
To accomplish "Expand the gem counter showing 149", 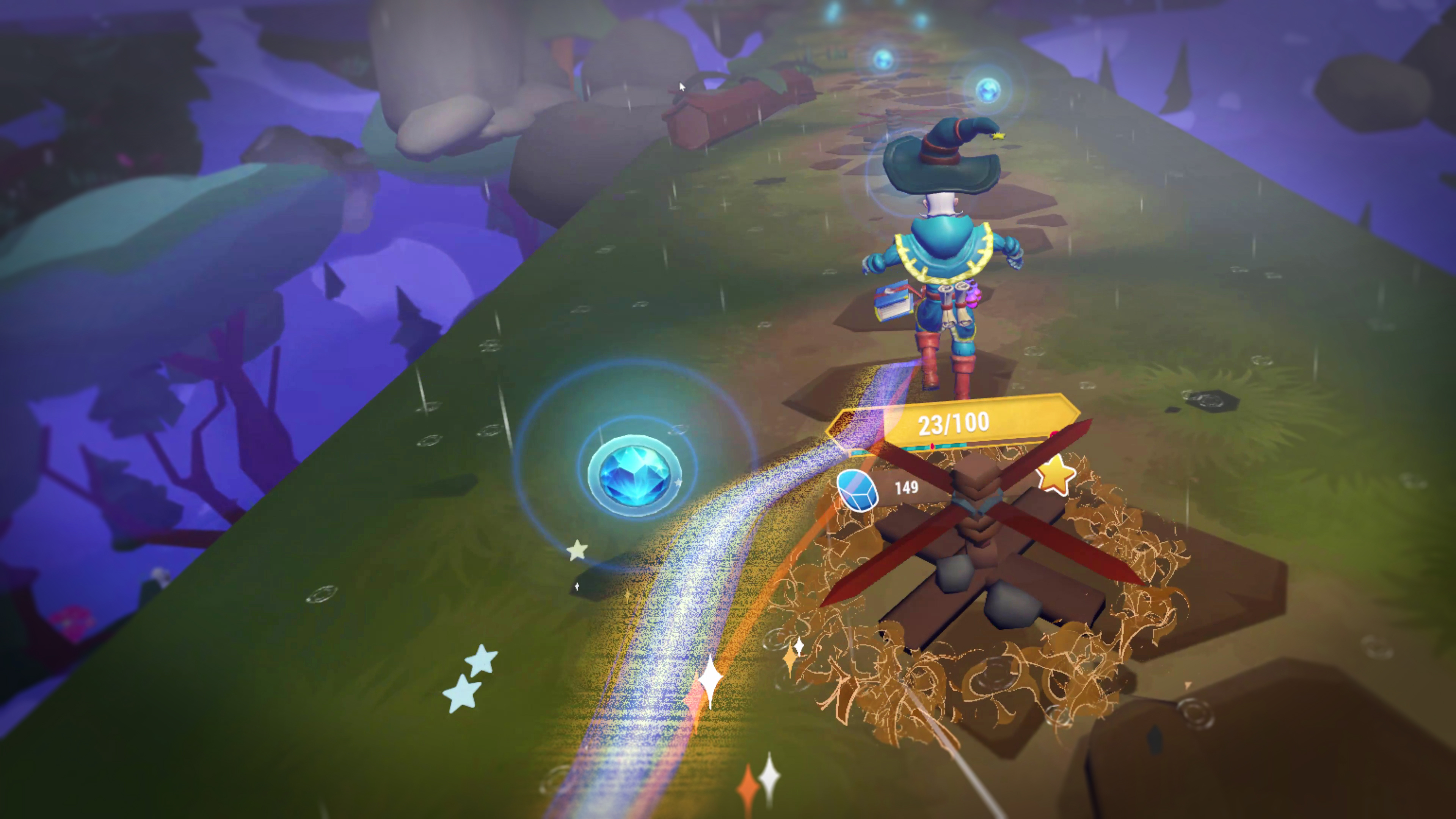I will [x=882, y=489].
